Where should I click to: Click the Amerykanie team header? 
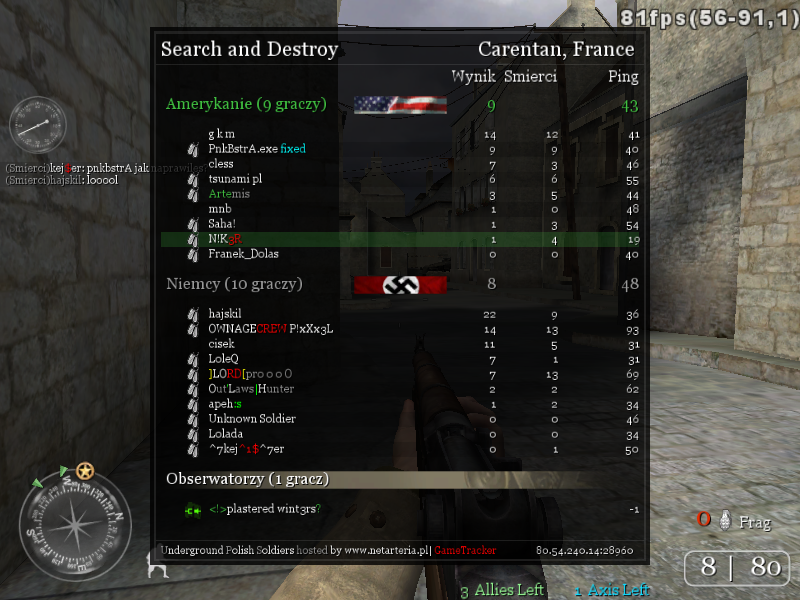(235, 103)
